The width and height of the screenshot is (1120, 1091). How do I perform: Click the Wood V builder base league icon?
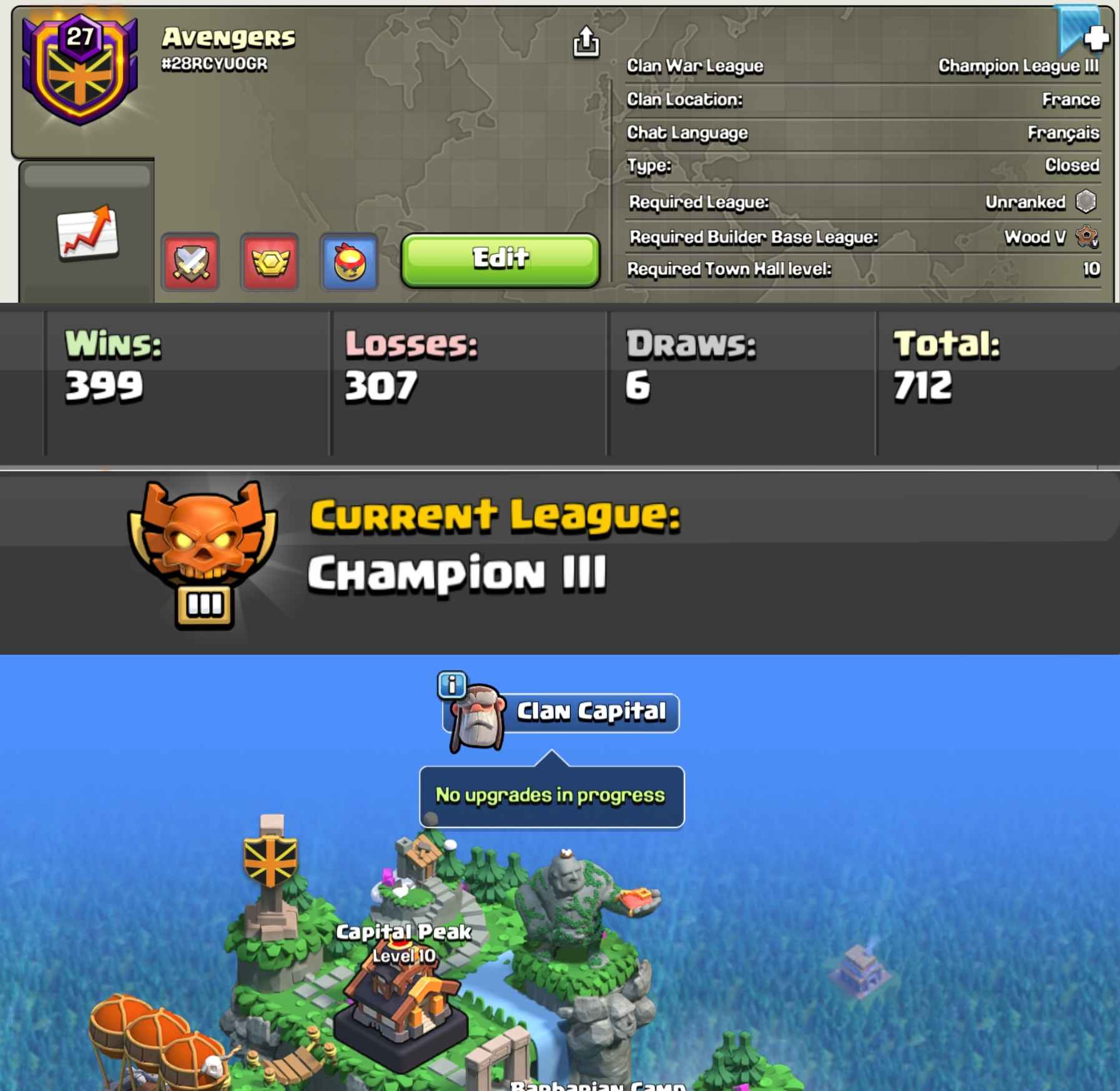click(1088, 238)
